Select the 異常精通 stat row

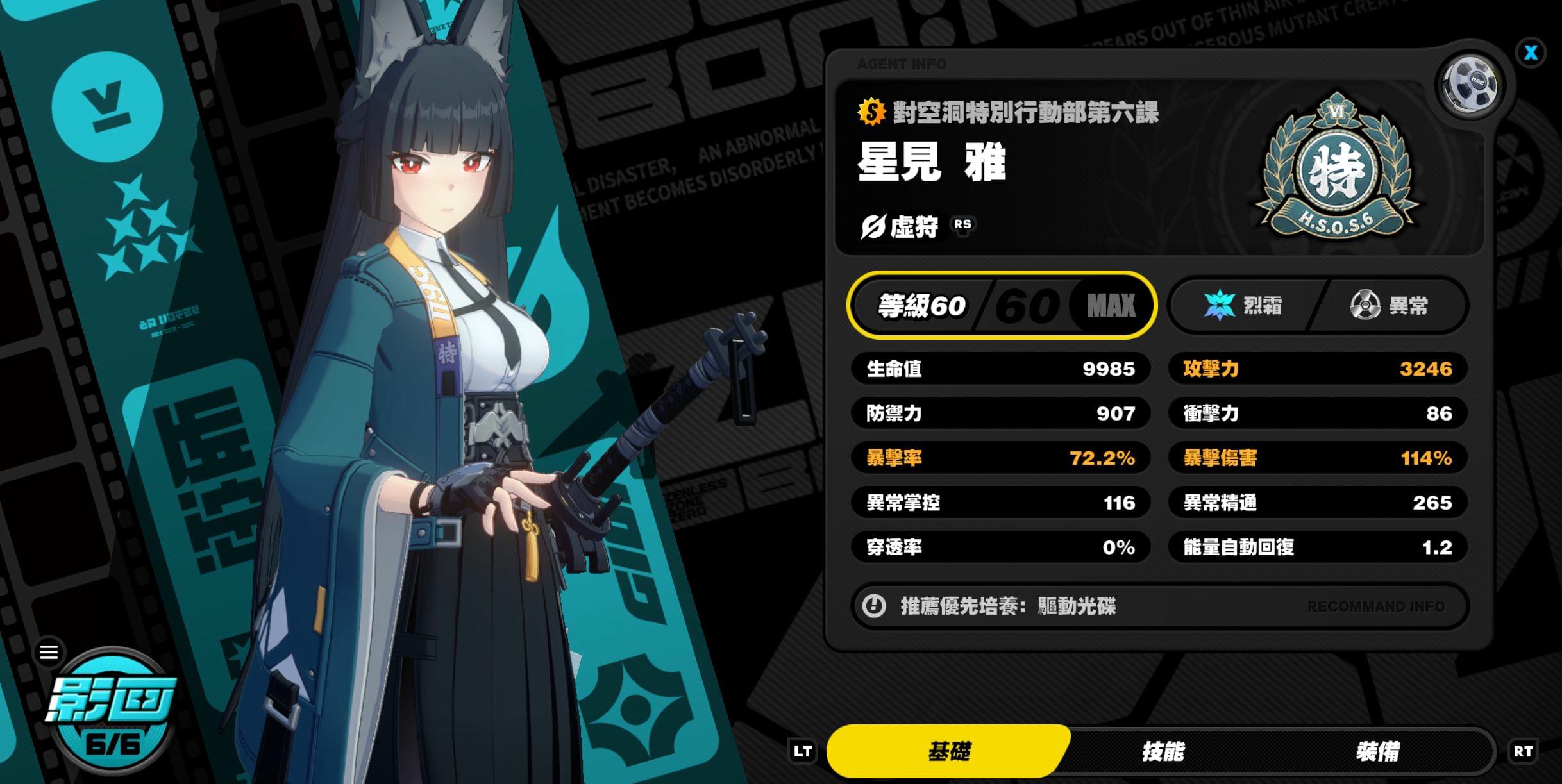pyautogui.click(x=1317, y=503)
